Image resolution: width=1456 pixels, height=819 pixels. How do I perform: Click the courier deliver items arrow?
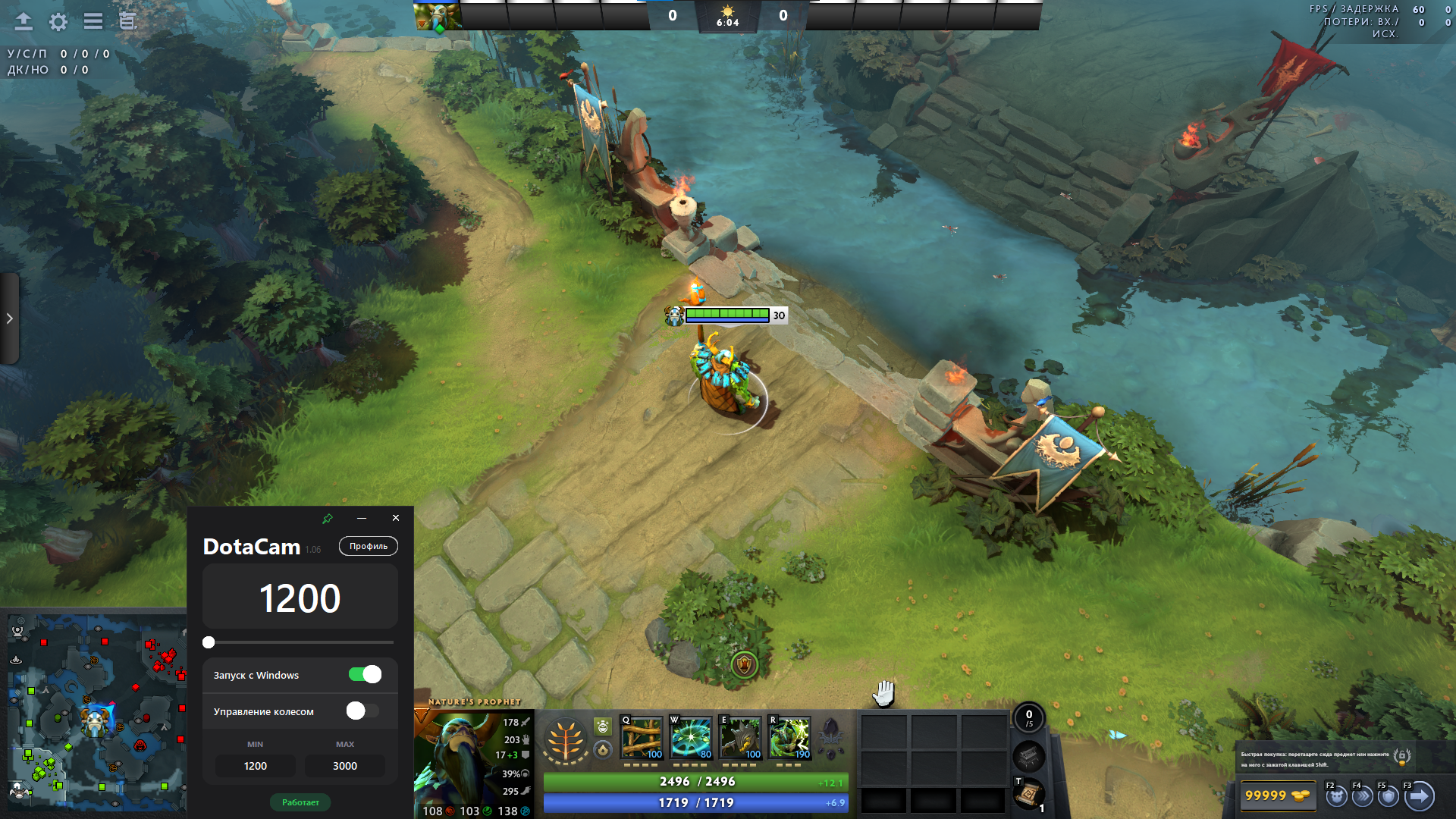point(1419,796)
